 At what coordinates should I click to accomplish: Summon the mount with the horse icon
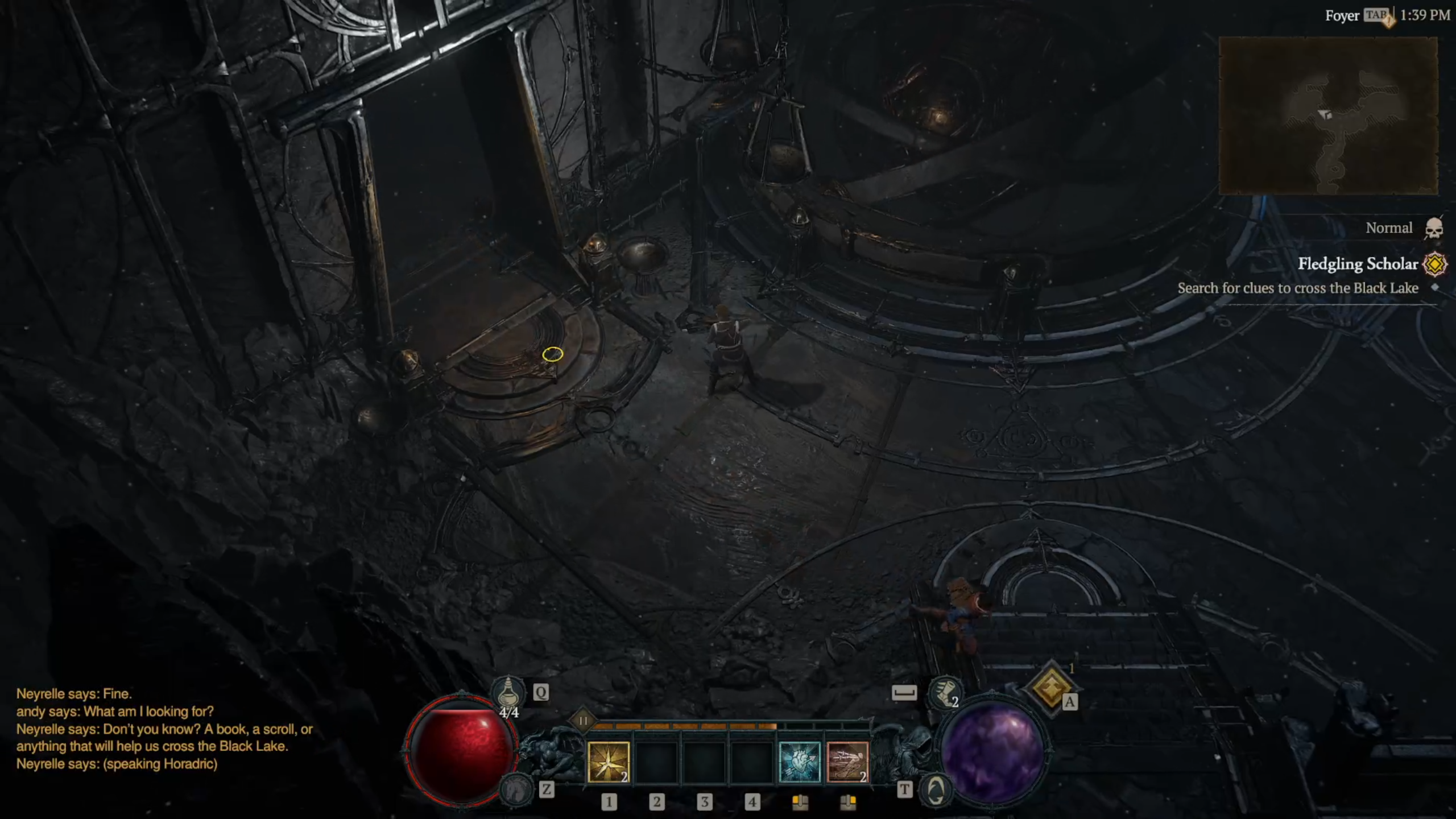[515, 789]
